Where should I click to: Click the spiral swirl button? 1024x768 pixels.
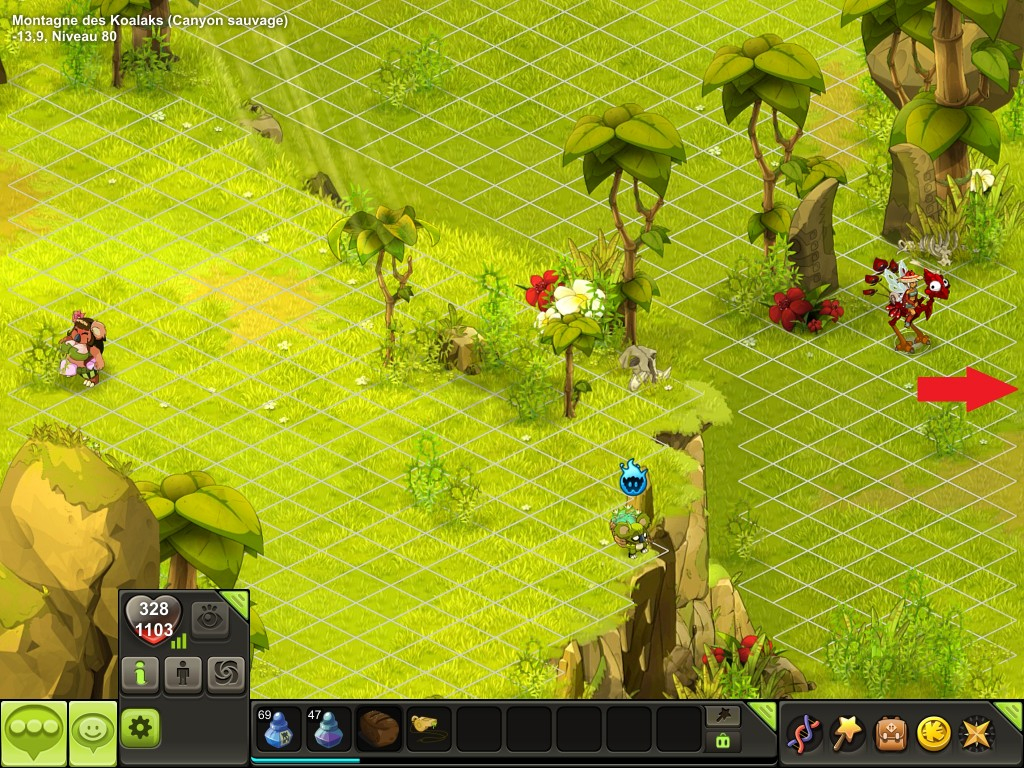(x=226, y=675)
